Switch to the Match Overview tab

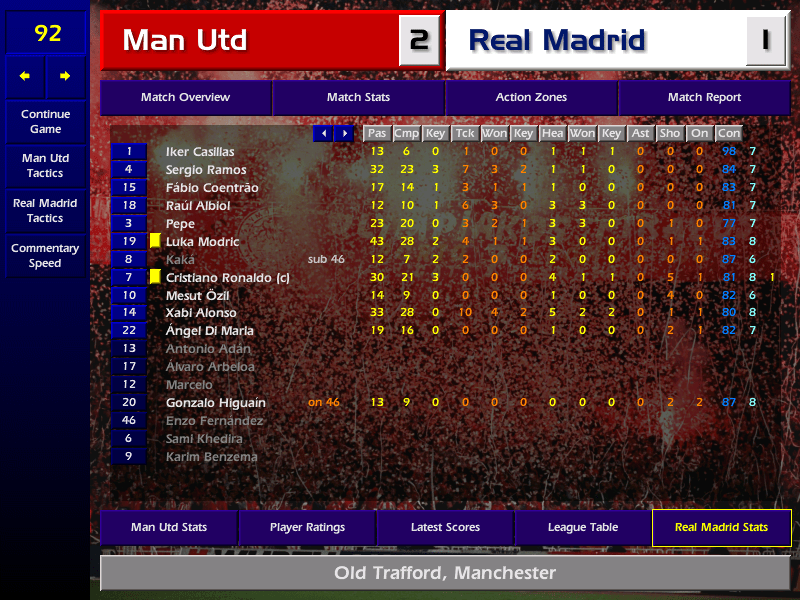pos(185,98)
